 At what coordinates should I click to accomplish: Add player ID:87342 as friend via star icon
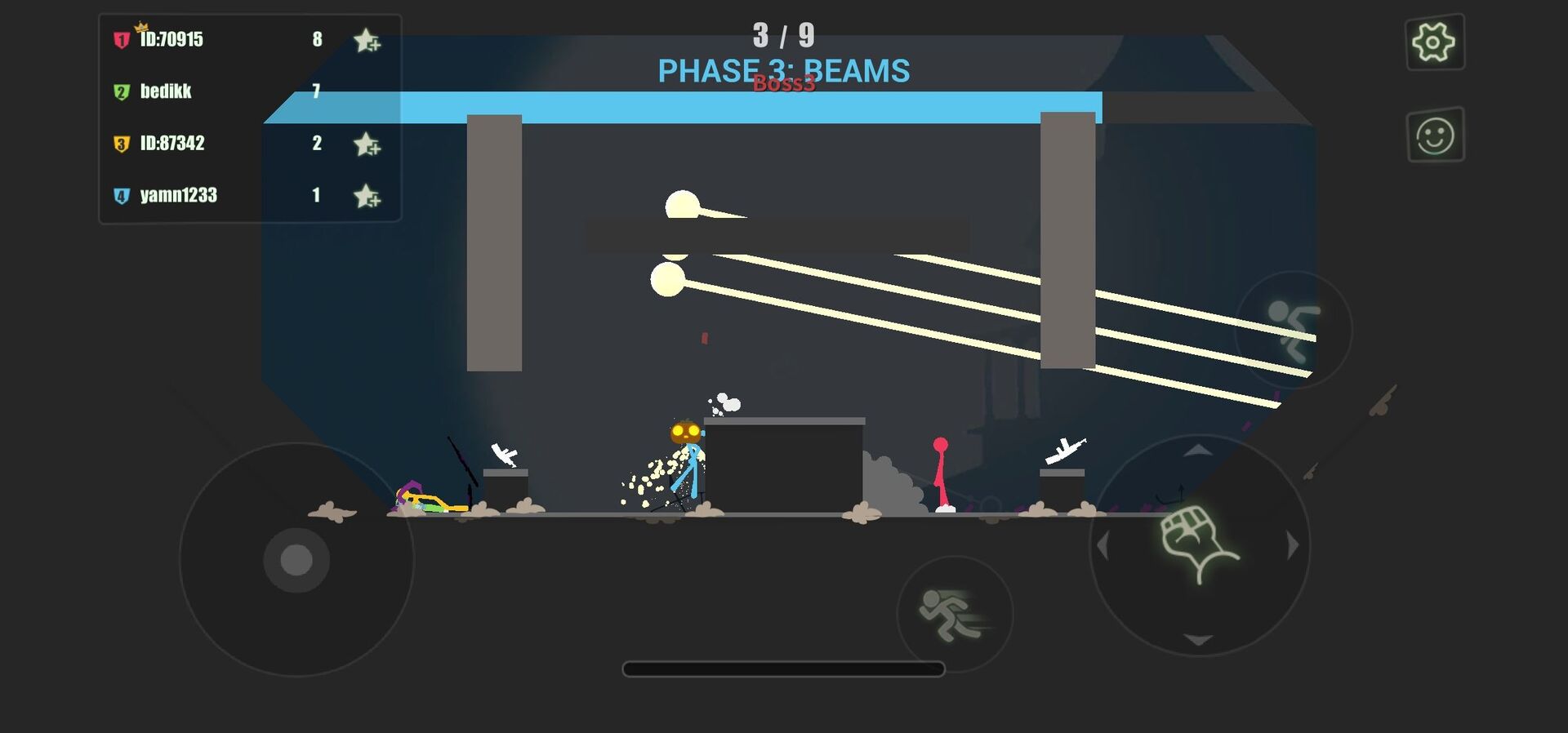point(366,144)
